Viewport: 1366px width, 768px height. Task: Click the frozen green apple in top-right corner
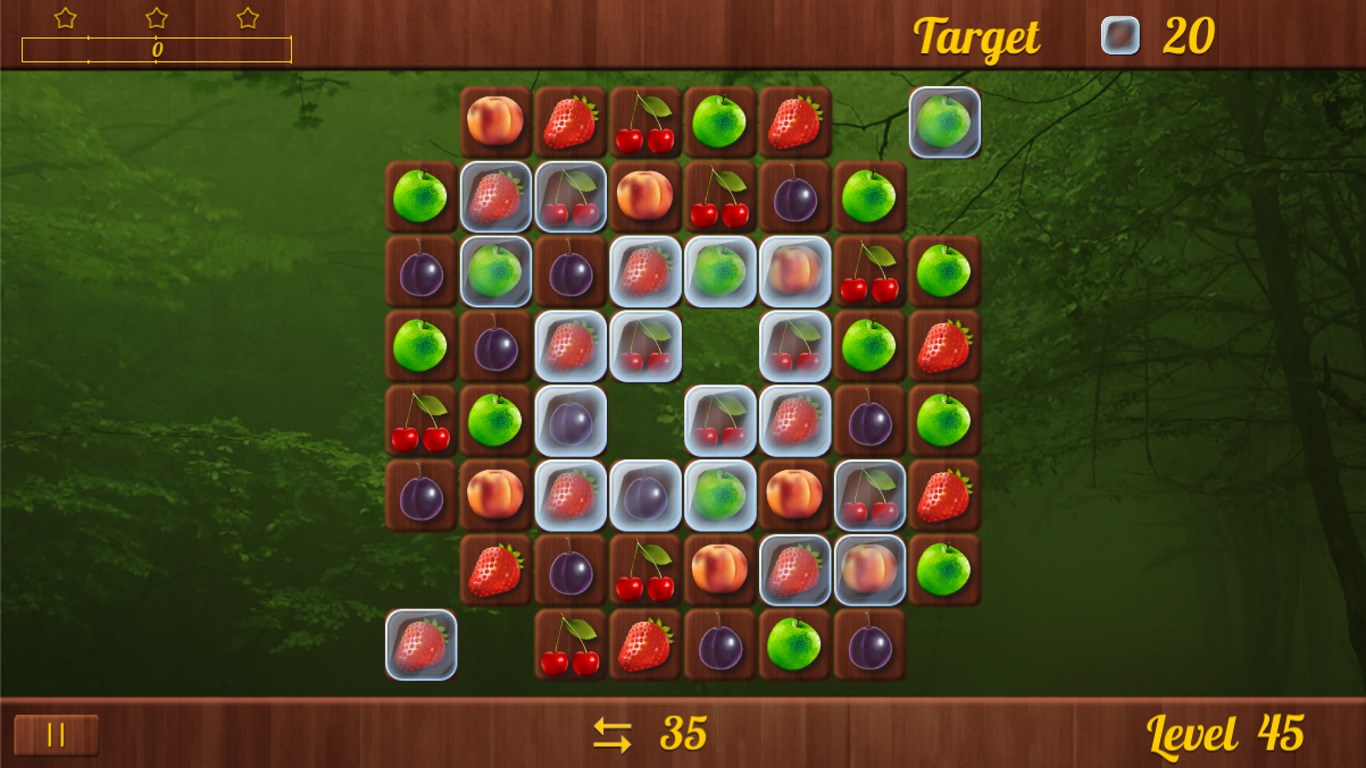[x=944, y=121]
